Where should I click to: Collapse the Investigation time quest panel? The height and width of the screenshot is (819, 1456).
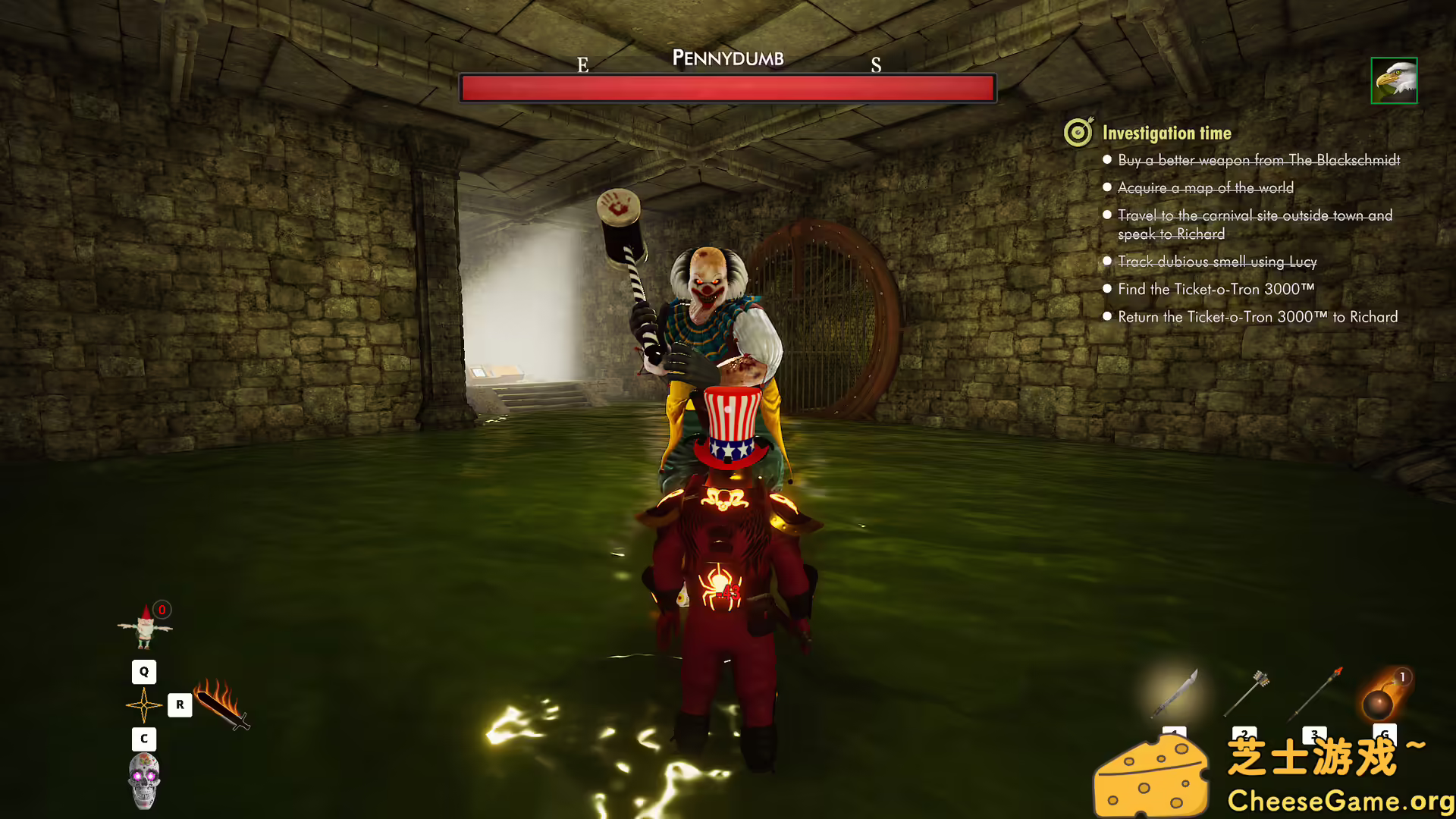point(1166,132)
